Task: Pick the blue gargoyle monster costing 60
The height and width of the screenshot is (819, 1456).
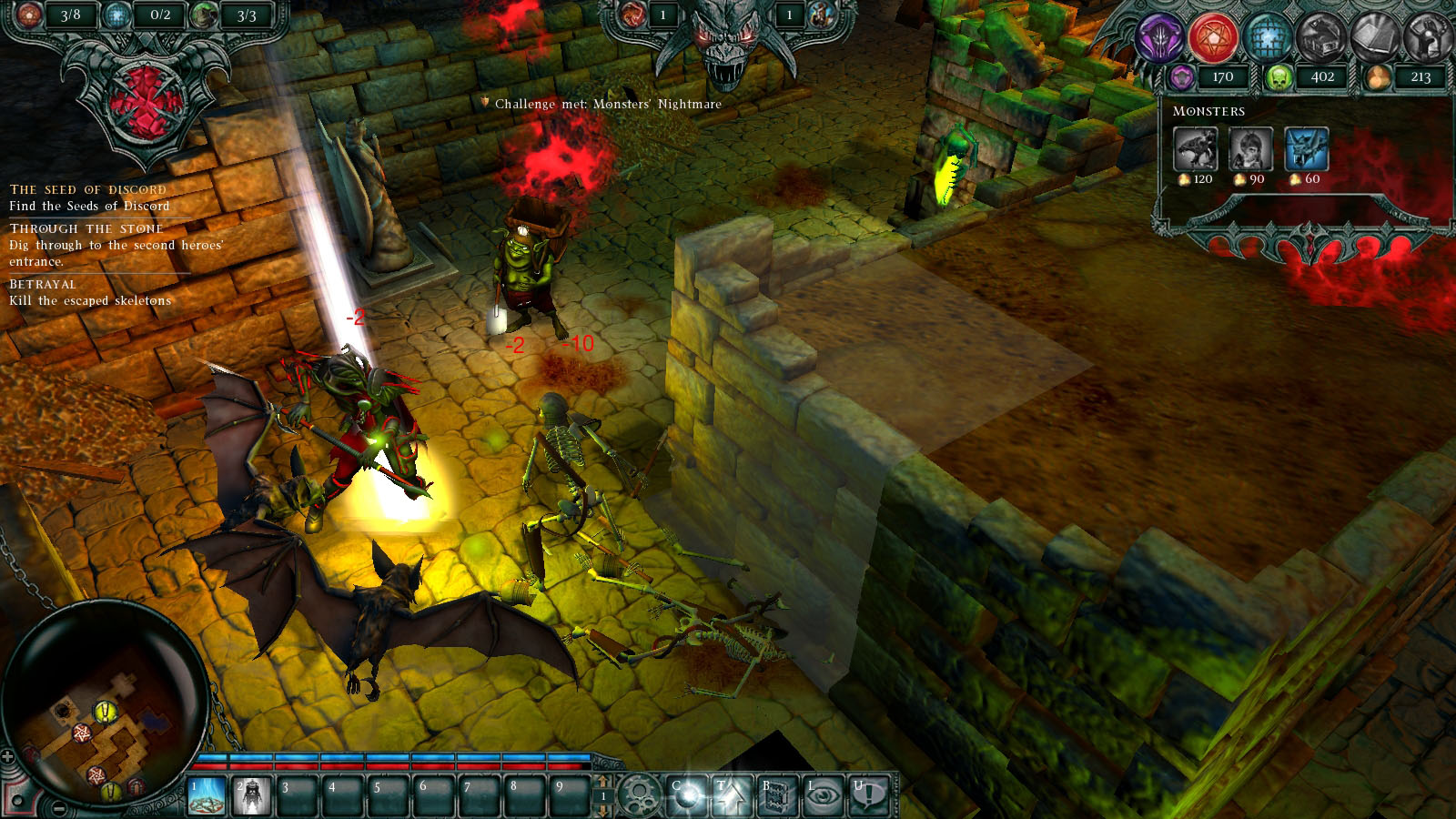Action: [1306, 149]
